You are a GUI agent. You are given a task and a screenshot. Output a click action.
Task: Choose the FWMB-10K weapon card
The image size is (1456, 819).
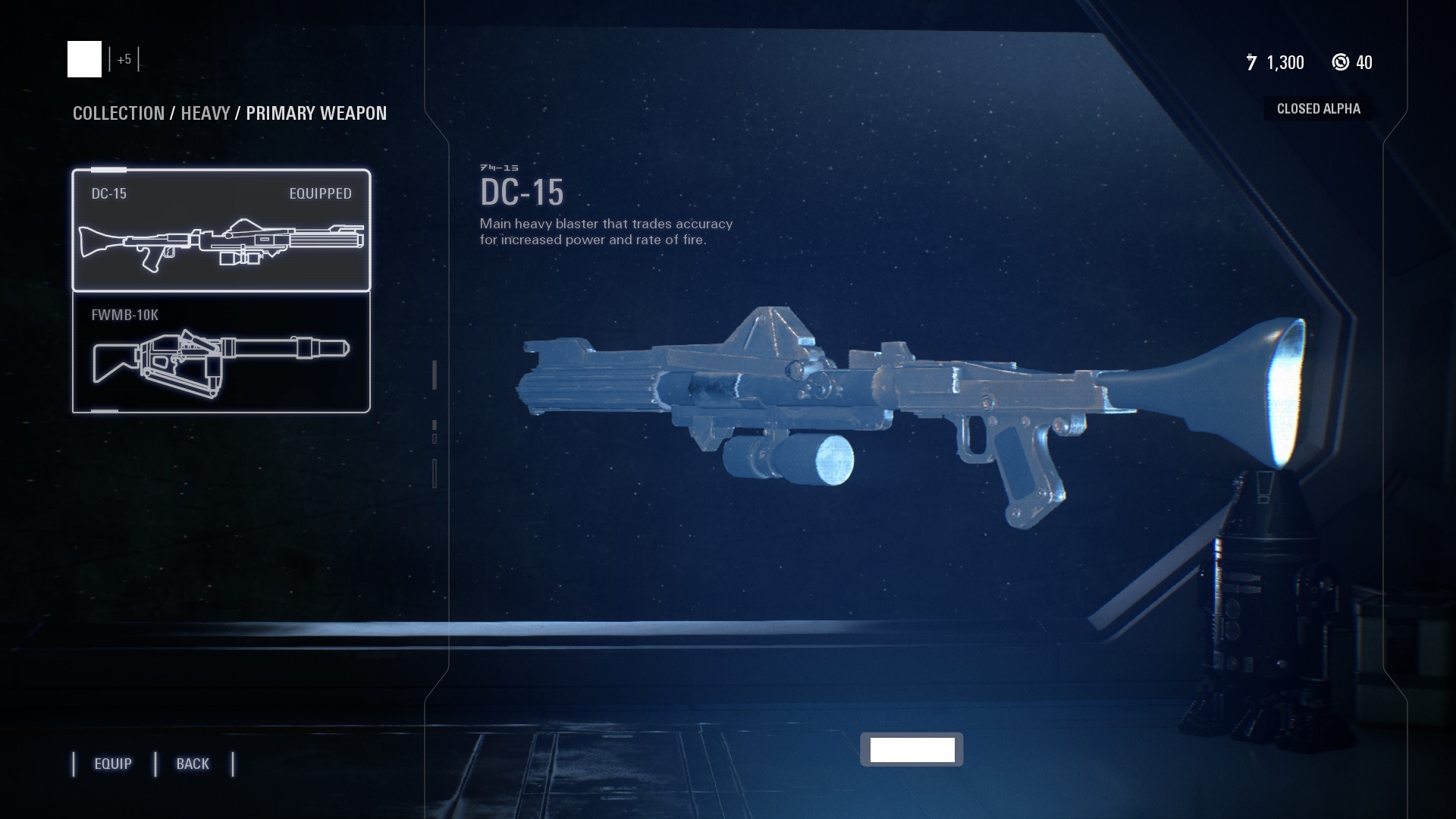click(221, 353)
